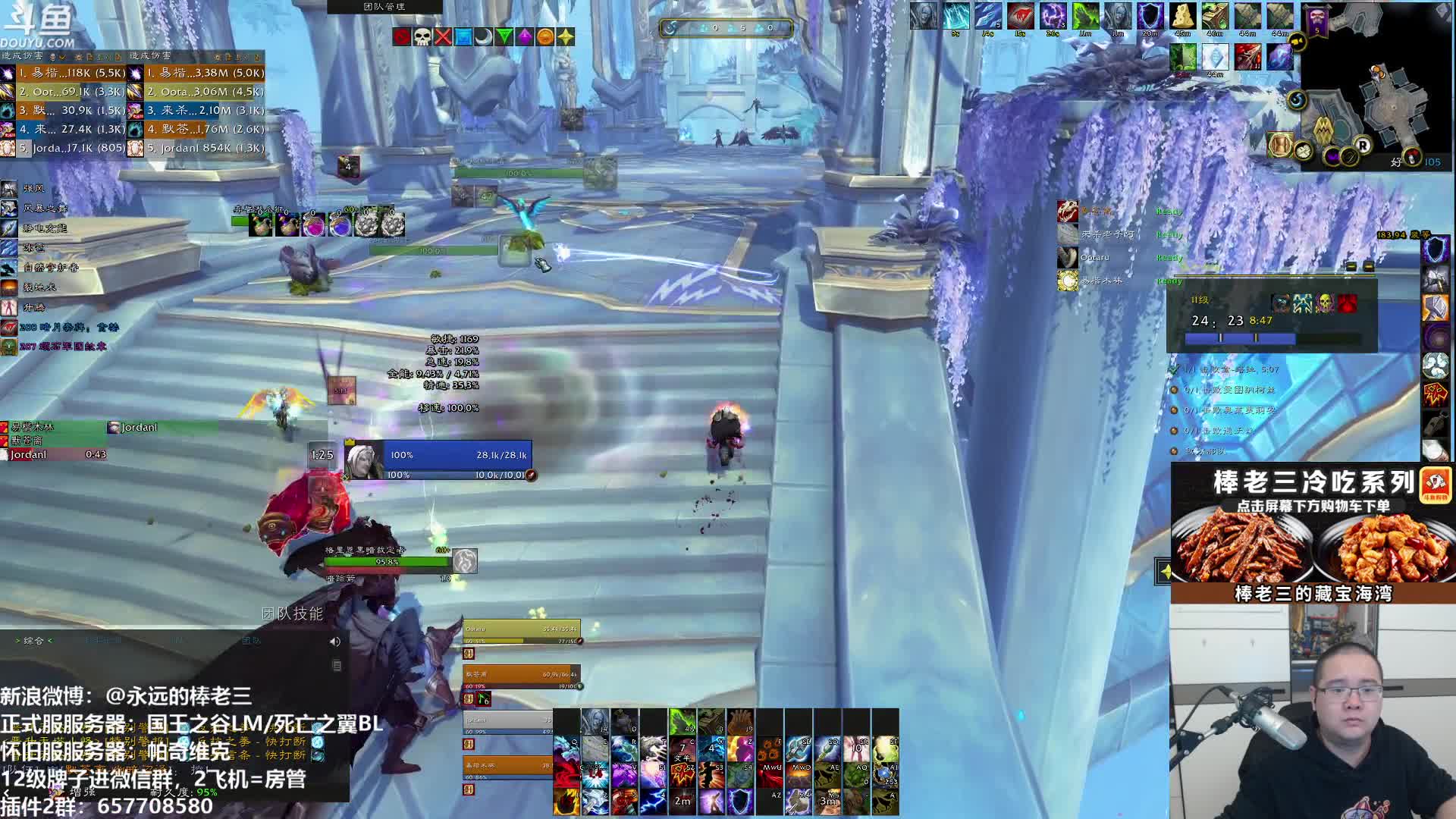
Task: Switch to the 综合 chat tab
Action: pyautogui.click(x=33, y=641)
